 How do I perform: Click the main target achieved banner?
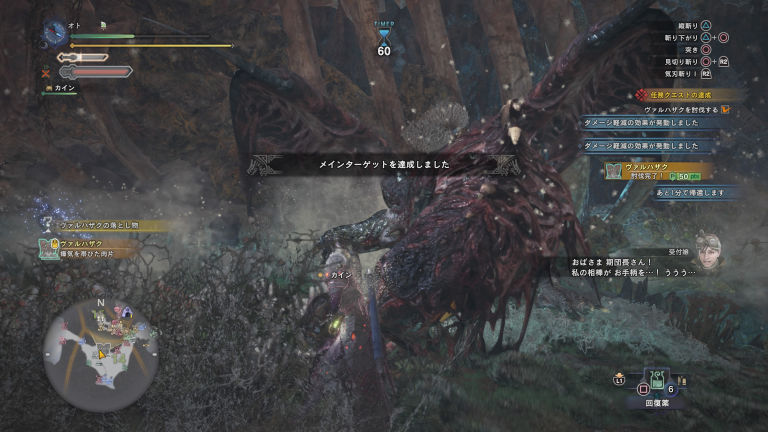pyautogui.click(x=384, y=162)
